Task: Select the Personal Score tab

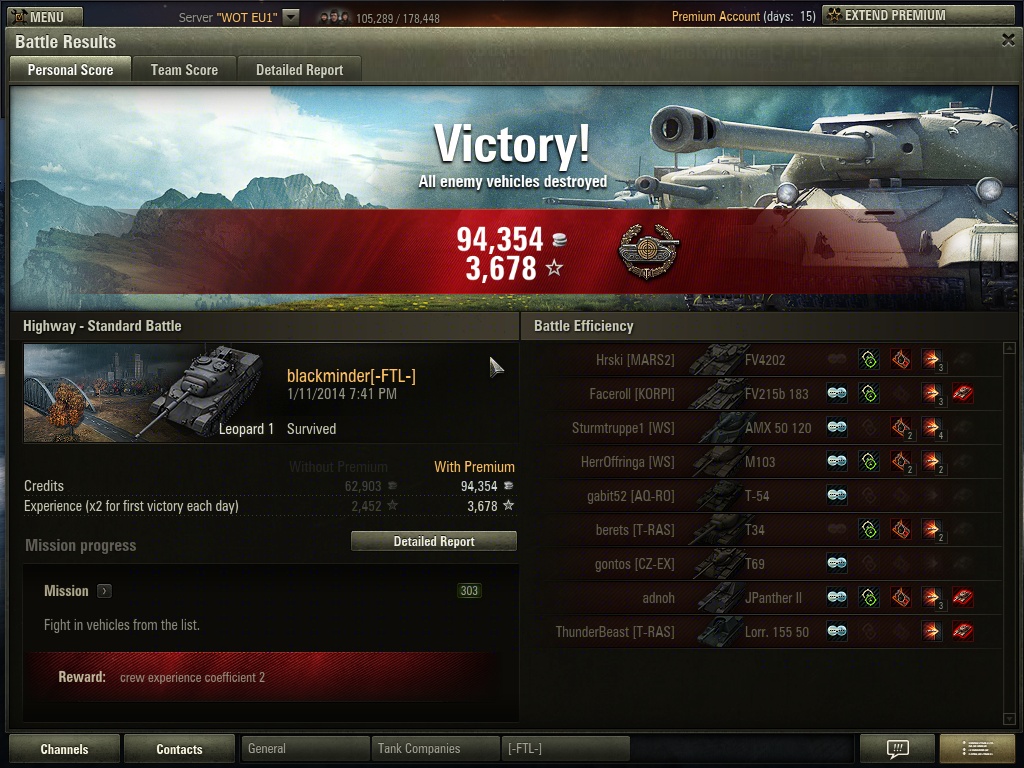Action: (70, 70)
